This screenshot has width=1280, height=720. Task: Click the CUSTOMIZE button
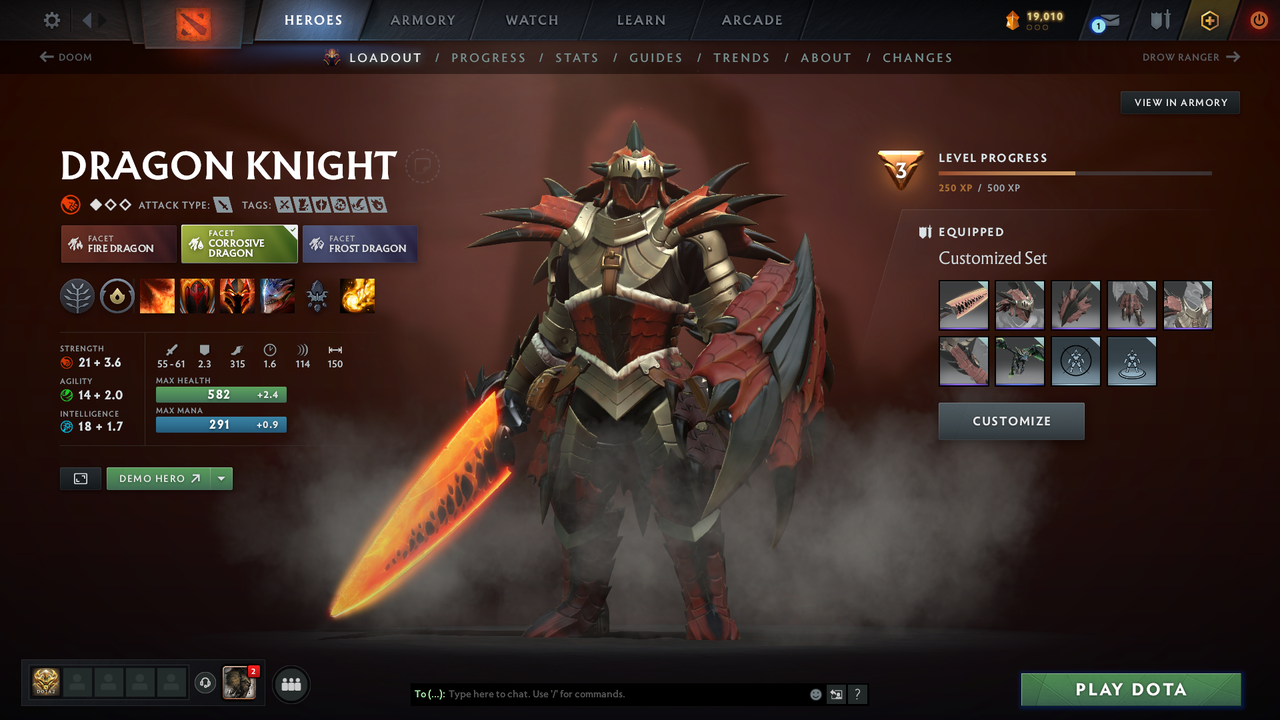(1011, 421)
